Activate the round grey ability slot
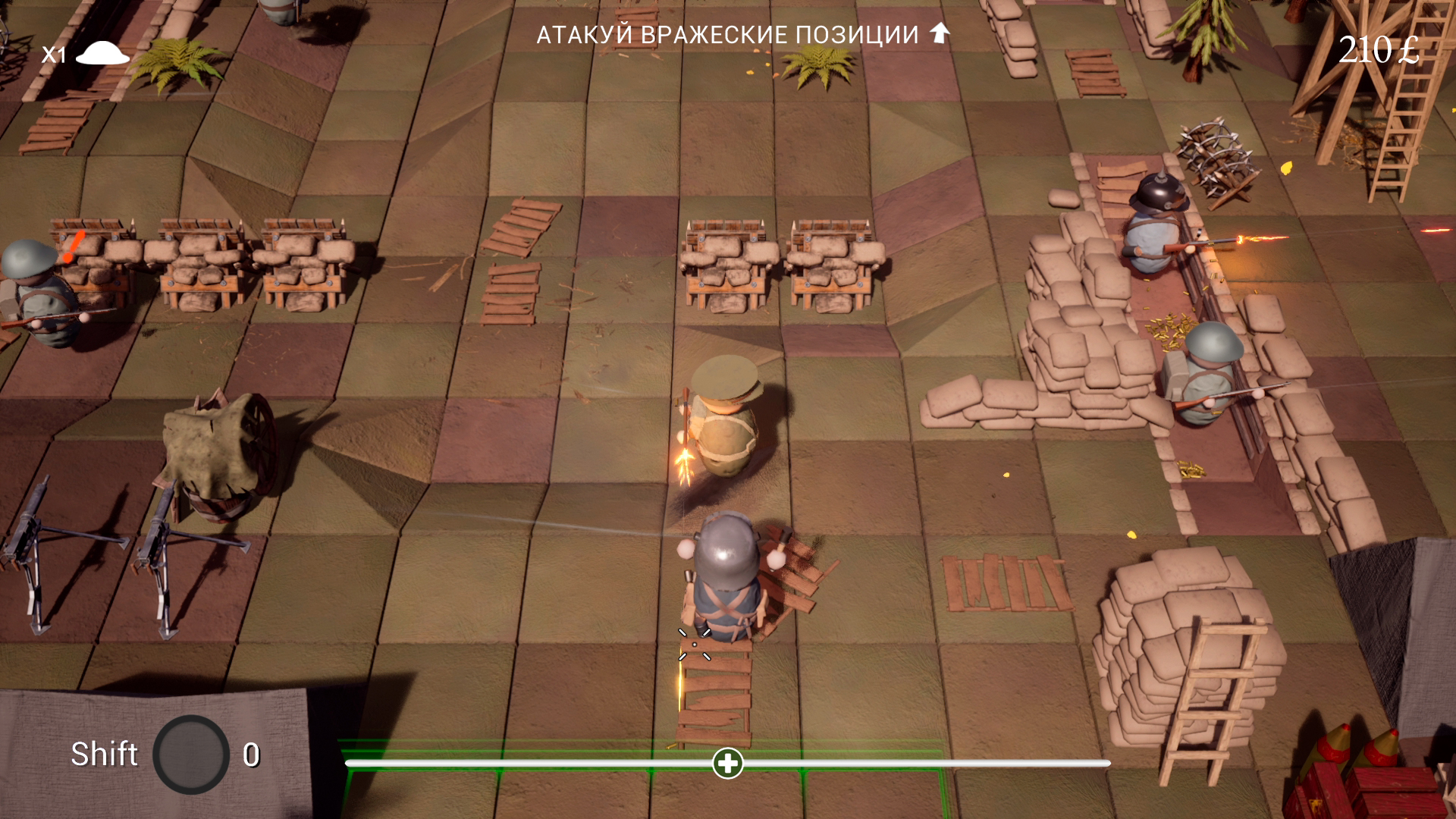This screenshot has height=819, width=1456. click(x=191, y=755)
